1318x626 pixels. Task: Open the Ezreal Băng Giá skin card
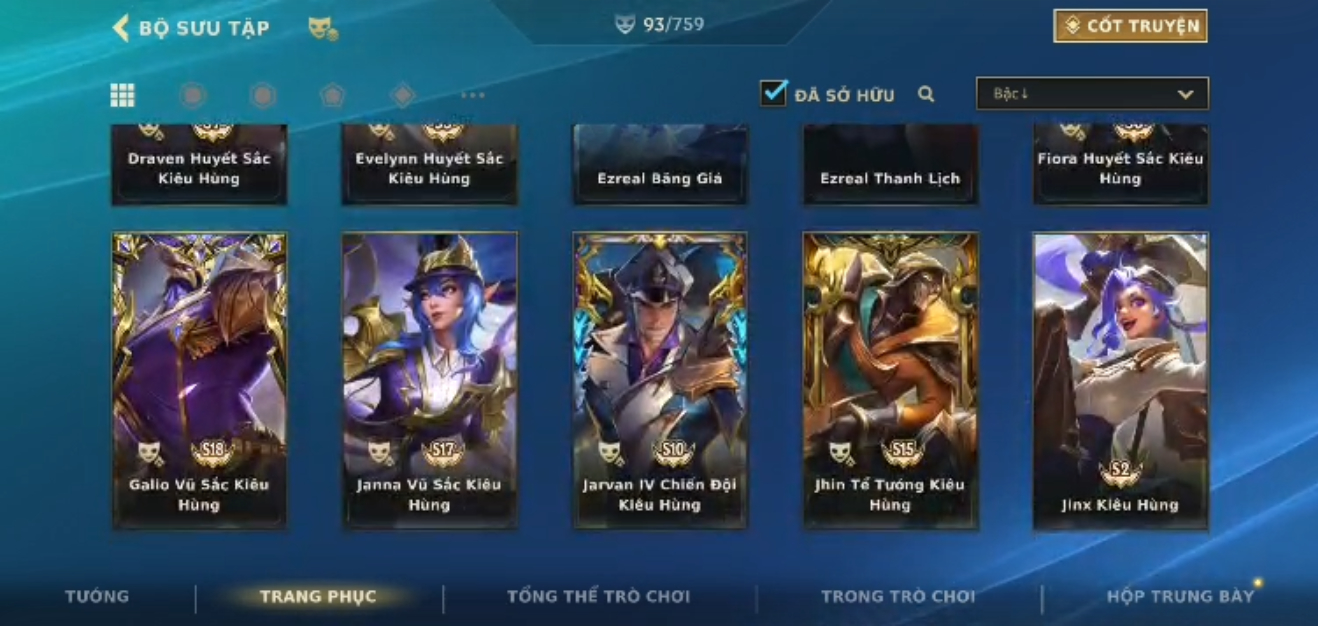tap(660, 165)
